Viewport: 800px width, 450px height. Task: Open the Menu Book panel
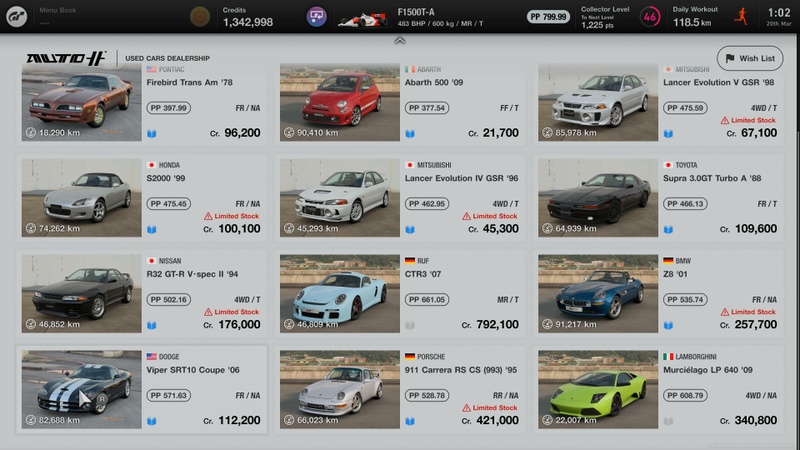tap(60, 16)
